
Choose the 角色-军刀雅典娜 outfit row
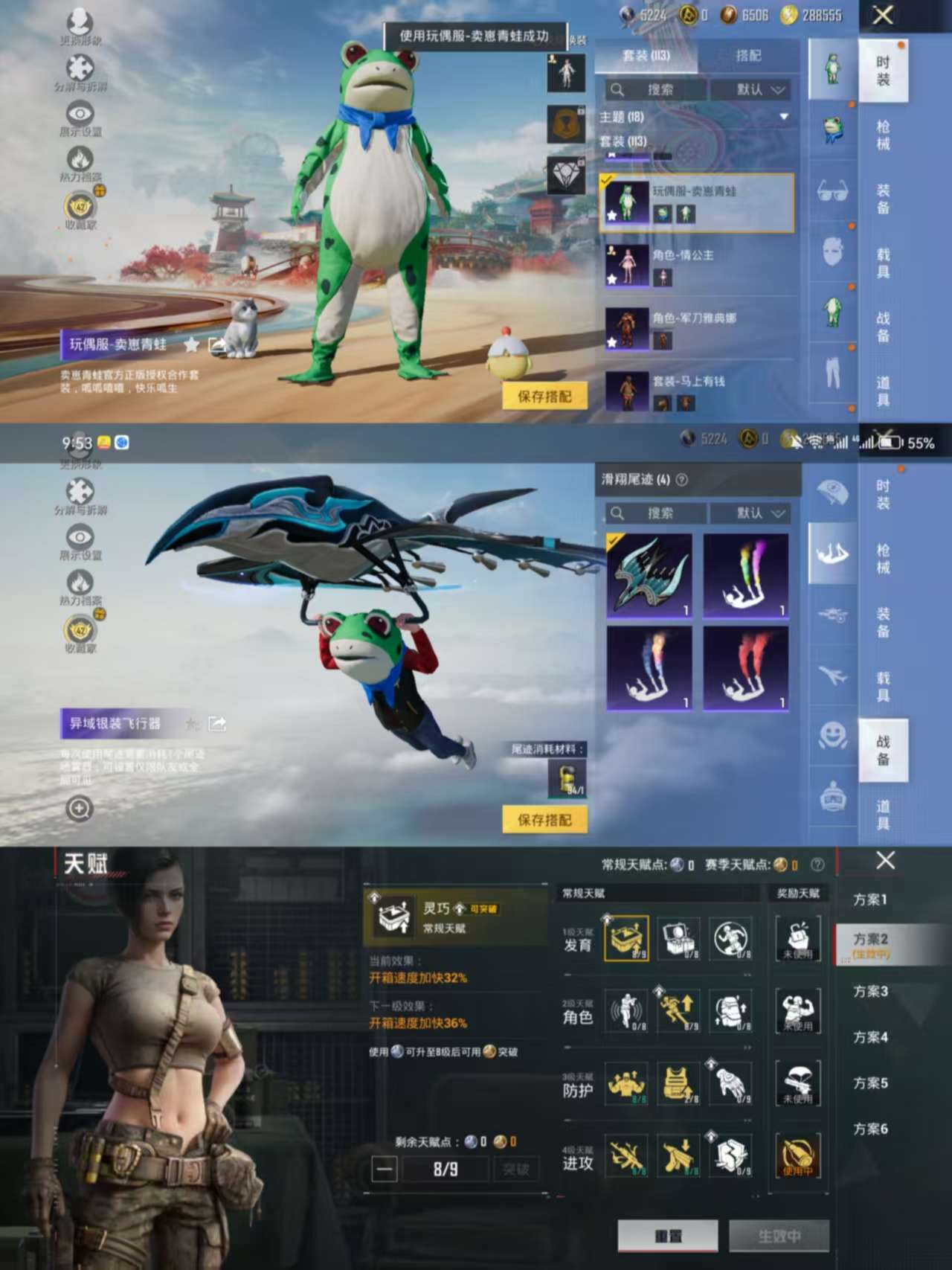[697, 329]
